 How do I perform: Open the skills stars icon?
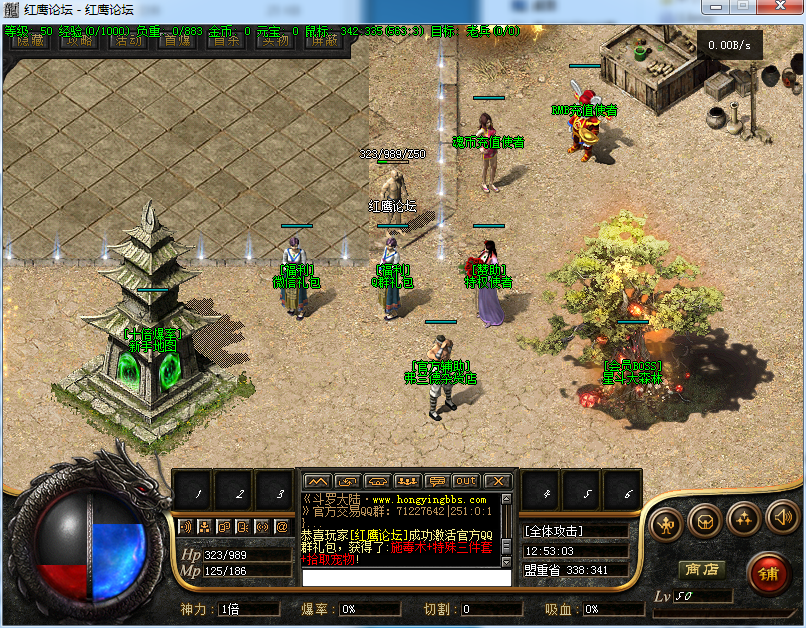tap(743, 519)
